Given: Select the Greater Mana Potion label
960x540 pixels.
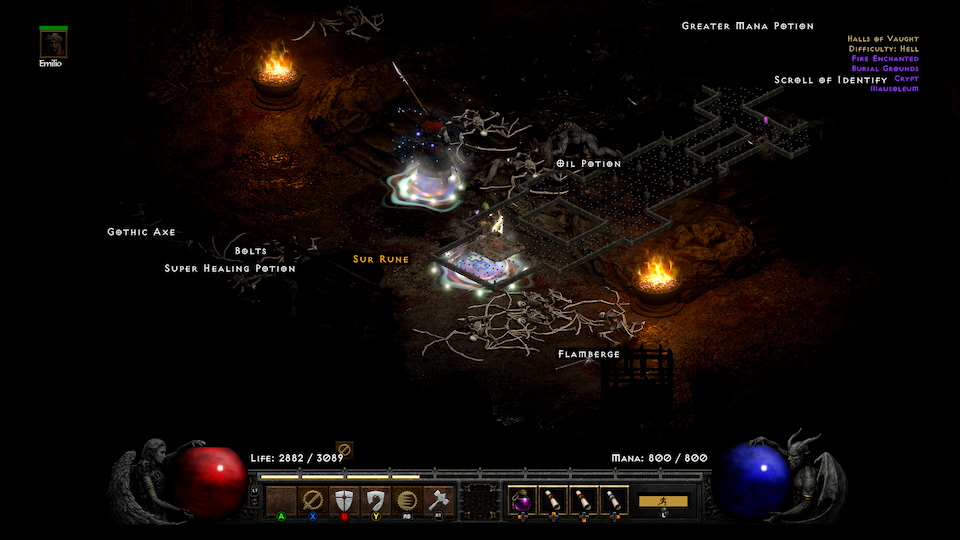Looking at the screenshot, I should tap(748, 26).
